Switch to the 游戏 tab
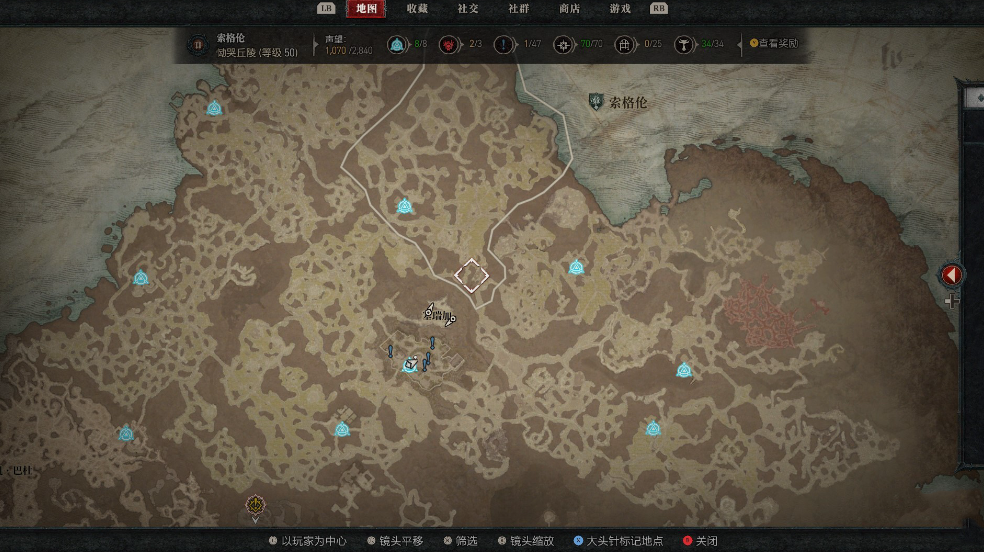The height and width of the screenshot is (552, 984). pos(620,9)
